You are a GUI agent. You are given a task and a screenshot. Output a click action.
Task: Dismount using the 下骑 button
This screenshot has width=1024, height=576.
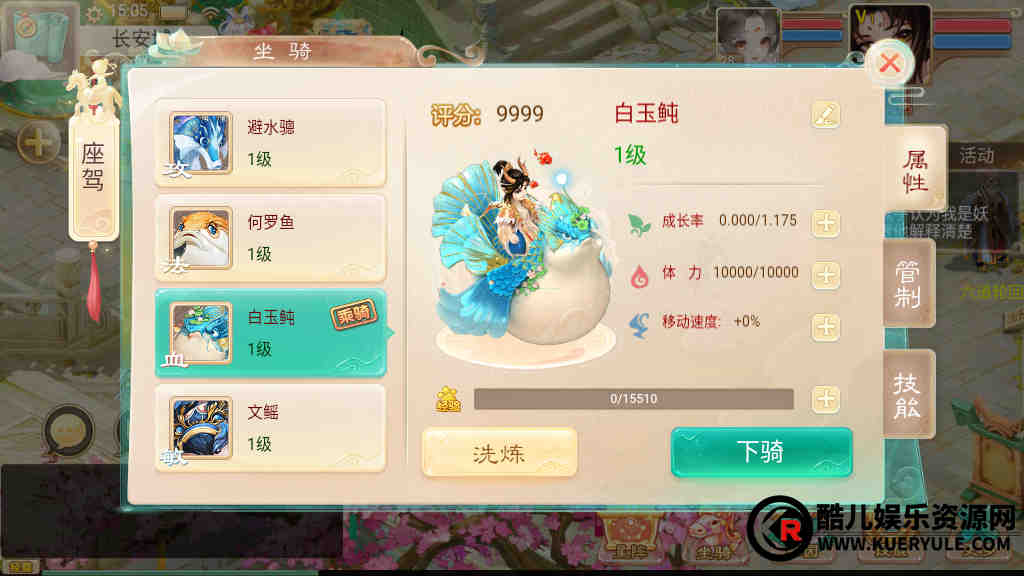[761, 452]
